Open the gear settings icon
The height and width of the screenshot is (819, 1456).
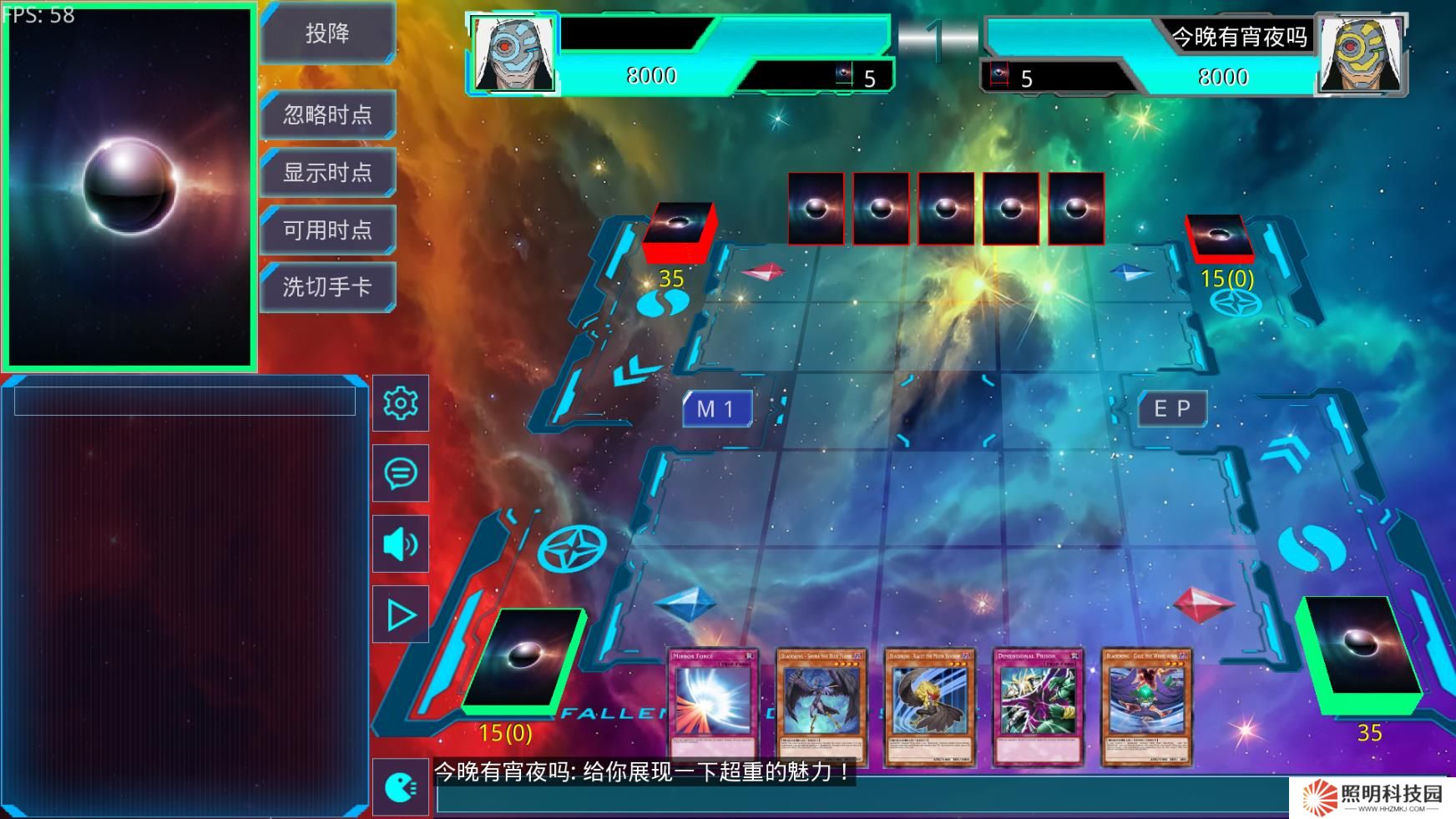click(401, 403)
